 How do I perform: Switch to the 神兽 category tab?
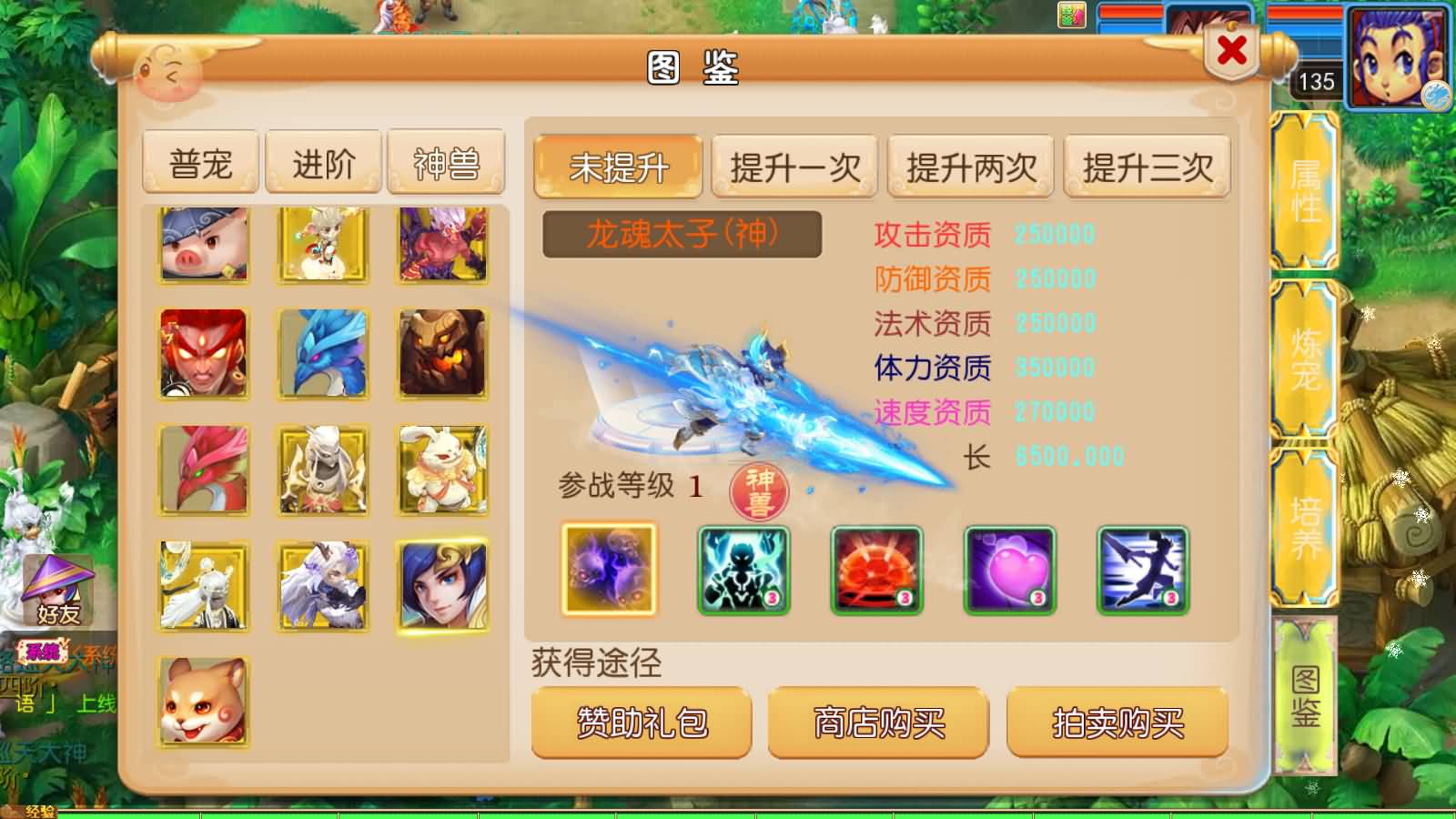click(x=445, y=160)
